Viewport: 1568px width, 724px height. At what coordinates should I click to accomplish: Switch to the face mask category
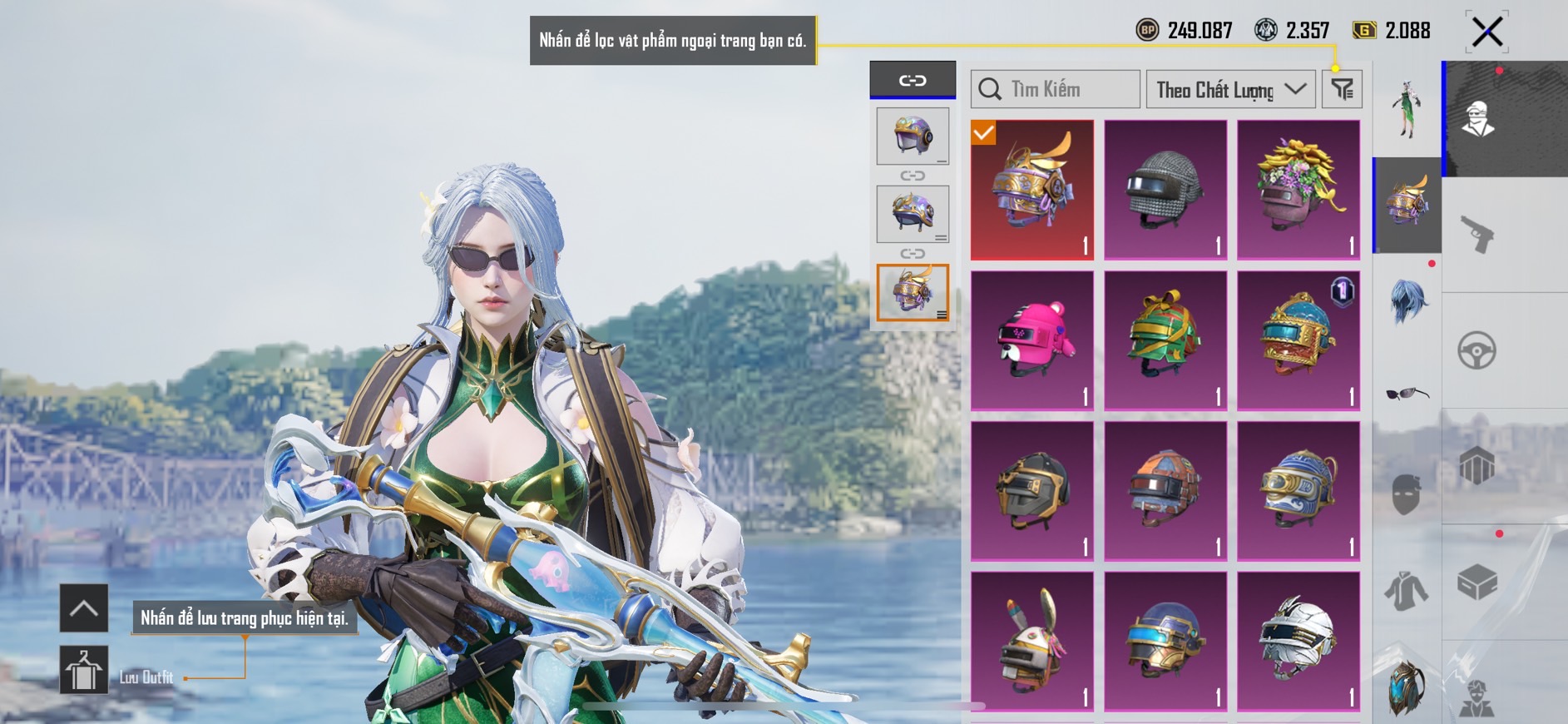[1407, 494]
